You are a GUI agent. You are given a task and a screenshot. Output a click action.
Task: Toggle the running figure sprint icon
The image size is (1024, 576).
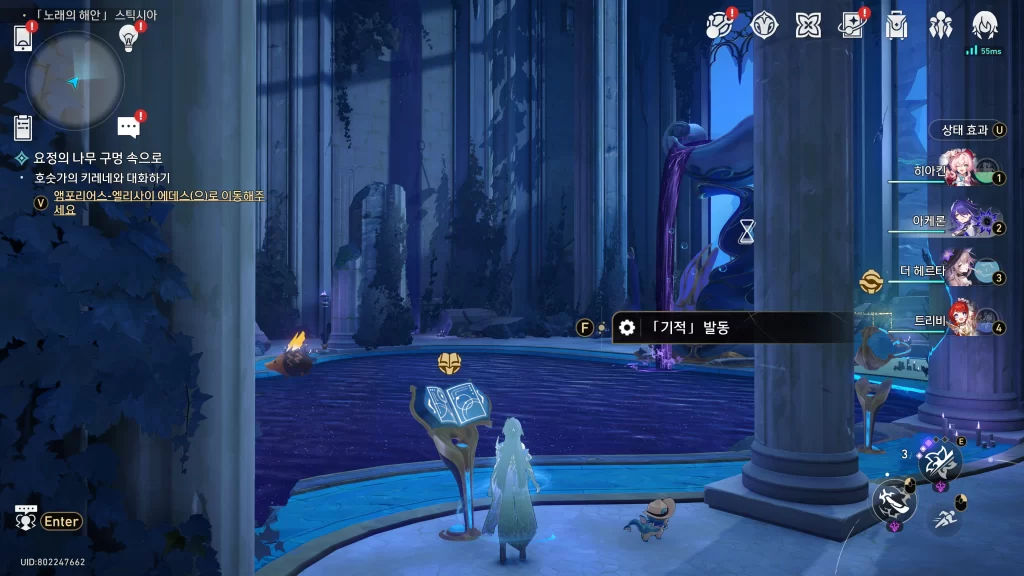tap(943, 517)
